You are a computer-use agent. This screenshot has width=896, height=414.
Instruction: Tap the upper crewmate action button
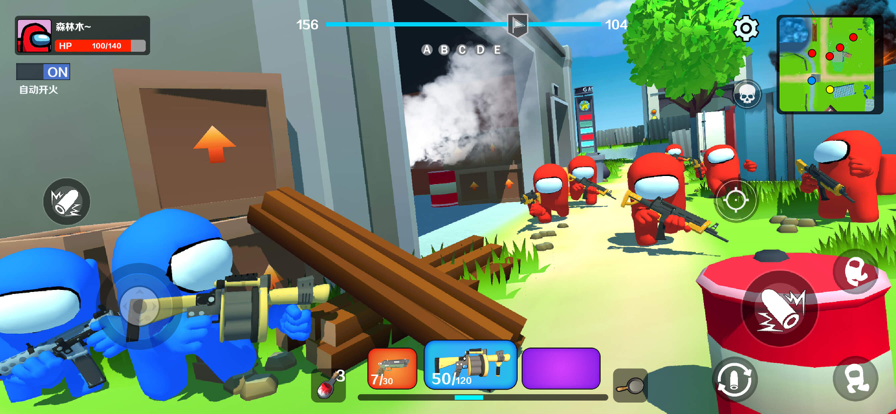click(855, 271)
